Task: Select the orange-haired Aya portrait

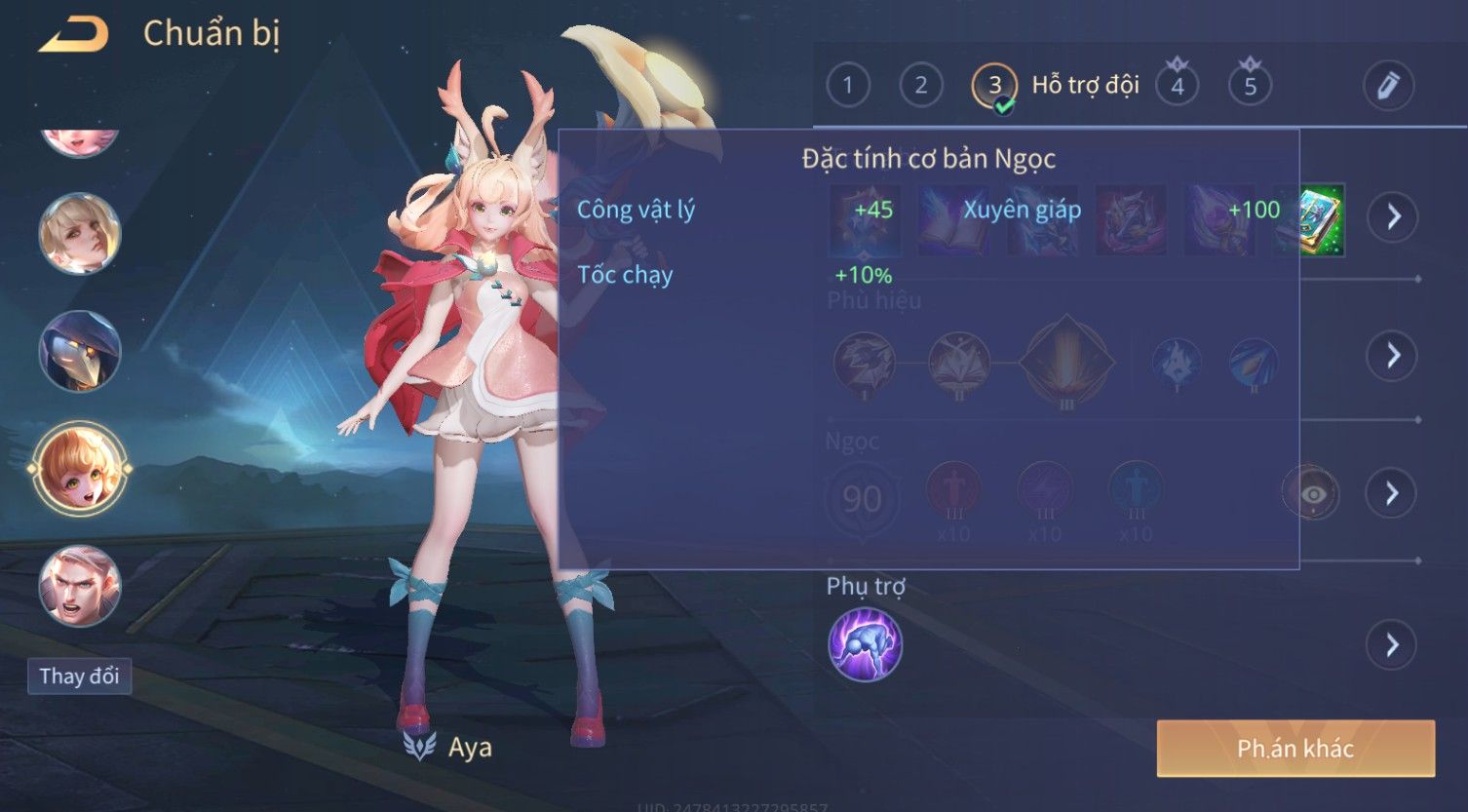Action: (80, 469)
